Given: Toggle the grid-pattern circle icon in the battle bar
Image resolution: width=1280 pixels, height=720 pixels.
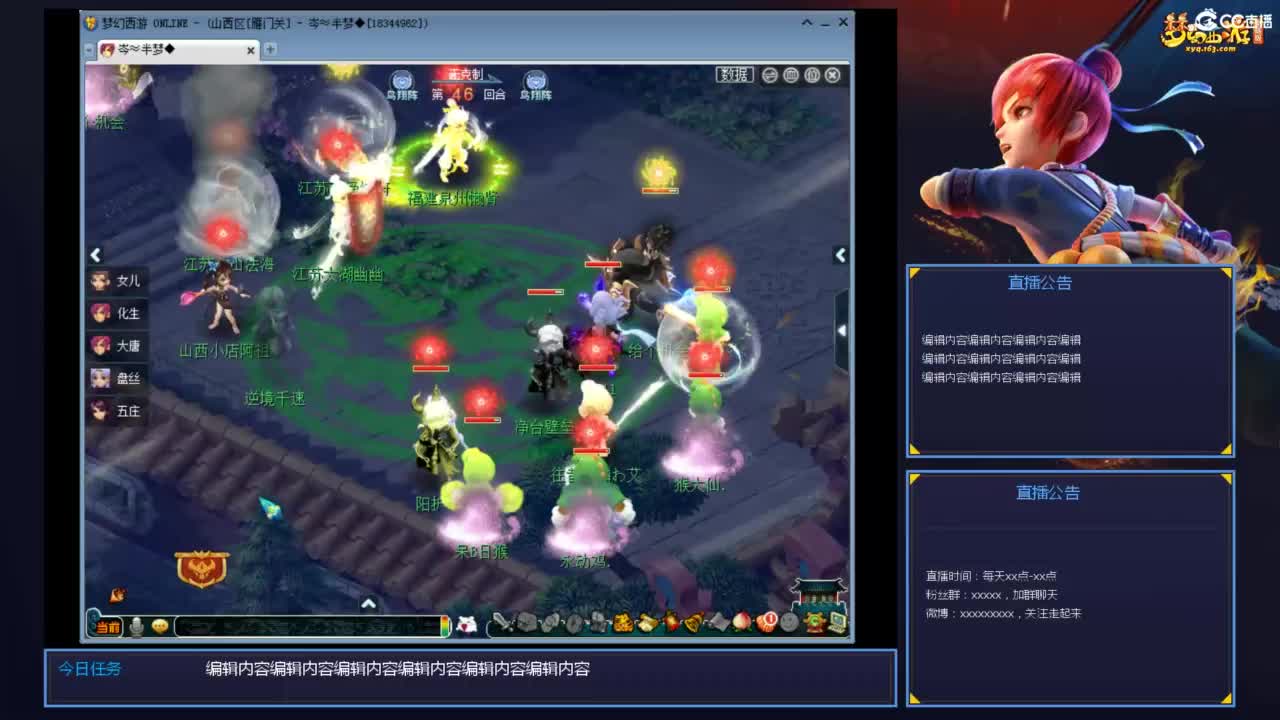Looking at the screenshot, I should tap(791, 75).
